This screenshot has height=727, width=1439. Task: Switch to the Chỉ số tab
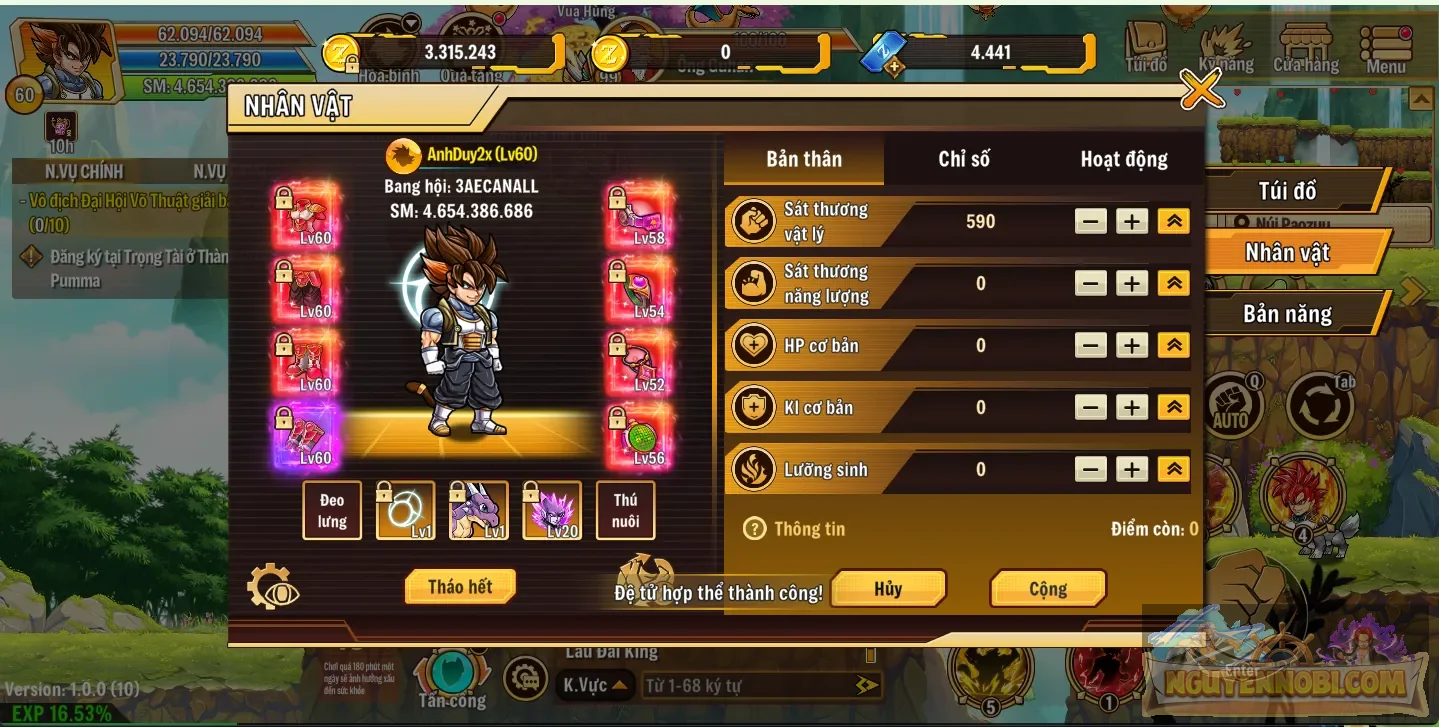tap(964, 159)
